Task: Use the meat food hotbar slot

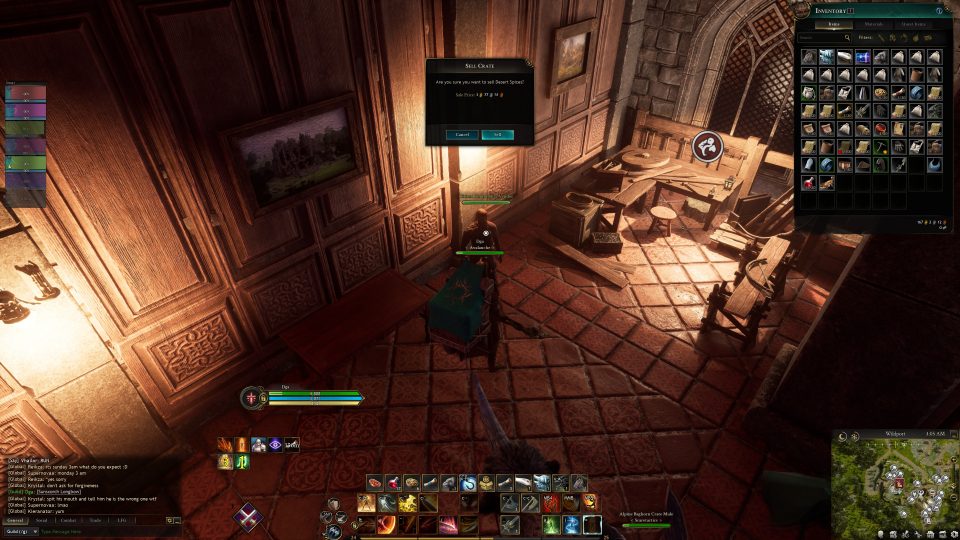Action: (x=373, y=483)
